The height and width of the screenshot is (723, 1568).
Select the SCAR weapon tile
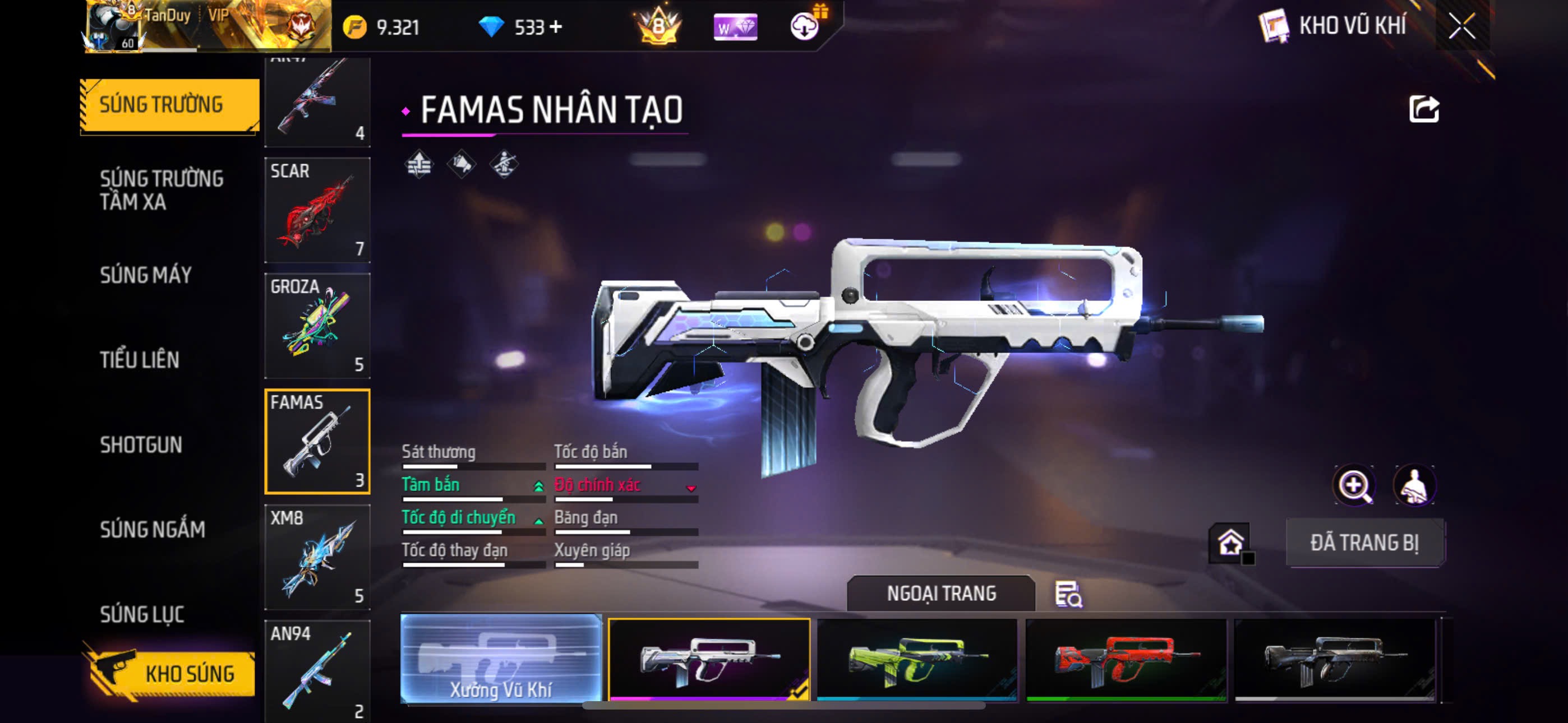(317, 210)
